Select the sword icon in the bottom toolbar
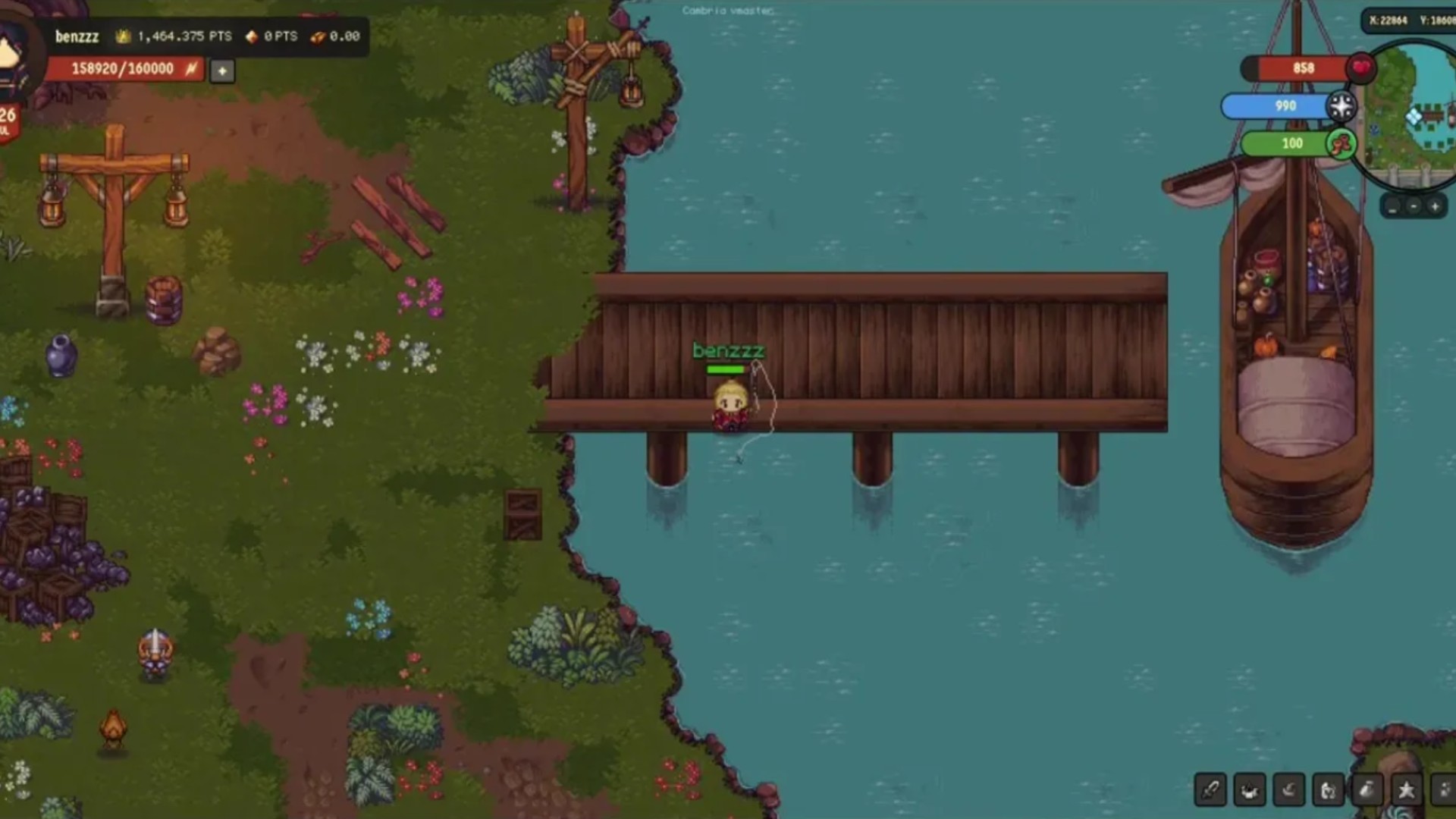This screenshot has height=819, width=1456. click(1210, 790)
